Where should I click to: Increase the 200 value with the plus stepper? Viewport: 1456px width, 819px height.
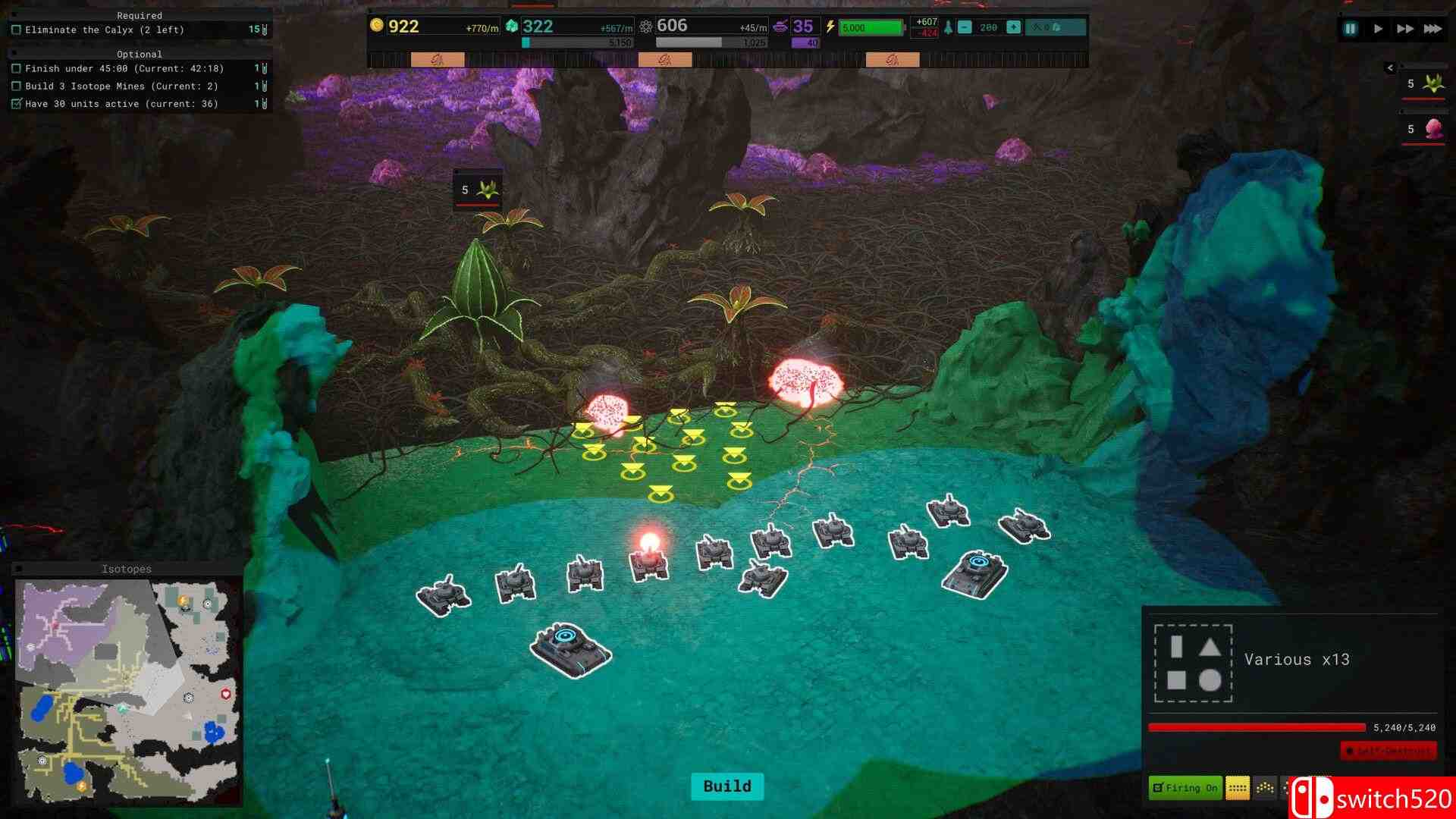click(1013, 27)
